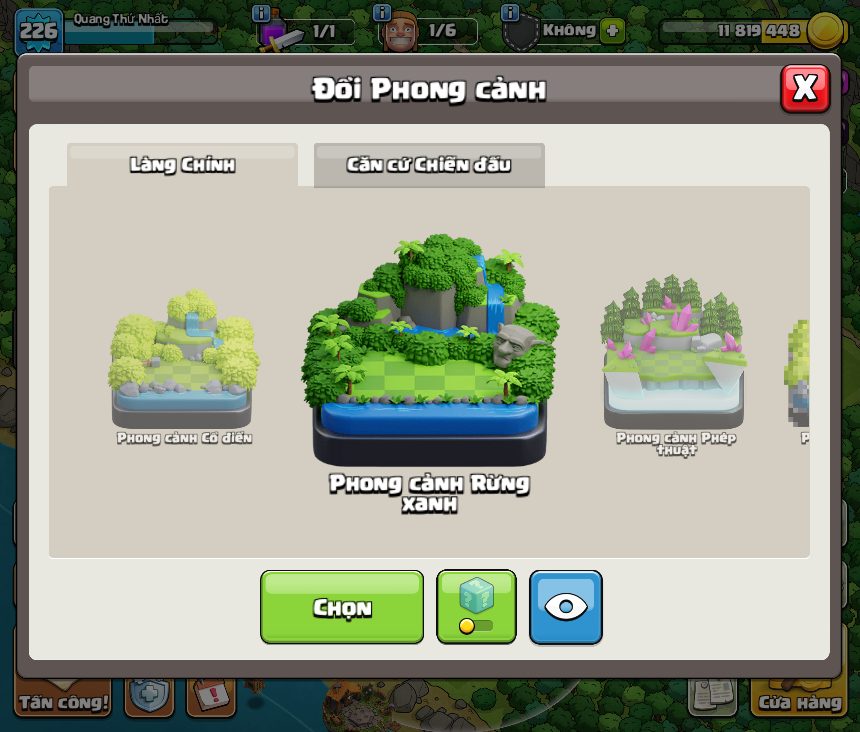Switch to the Căn cứ Chiến đấu tab
The width and height of the screenshot is (860, 732).
pos(429,165)
